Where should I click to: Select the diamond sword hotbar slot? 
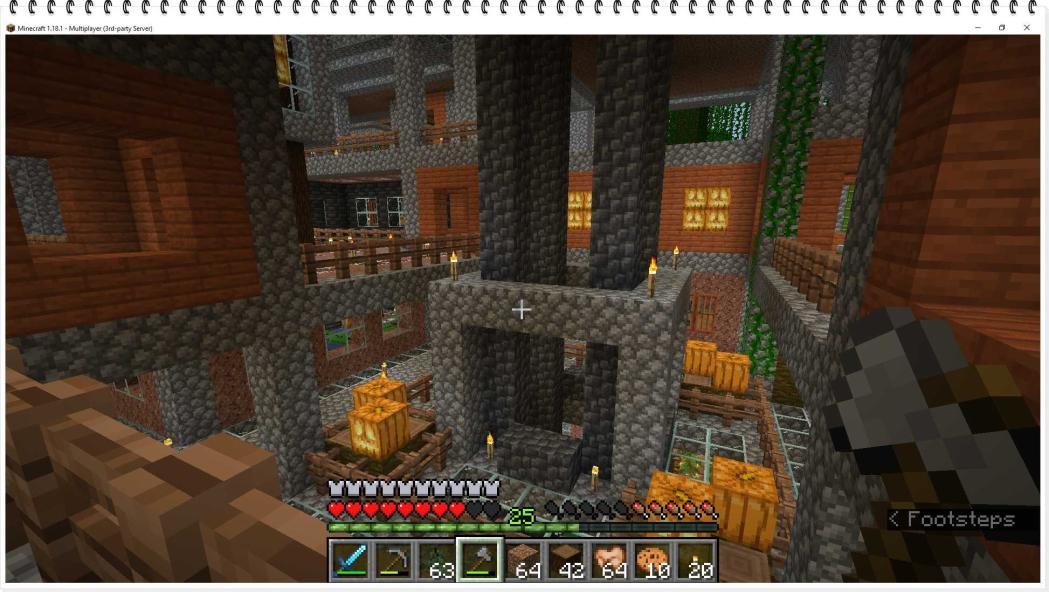tap(350, 561)
